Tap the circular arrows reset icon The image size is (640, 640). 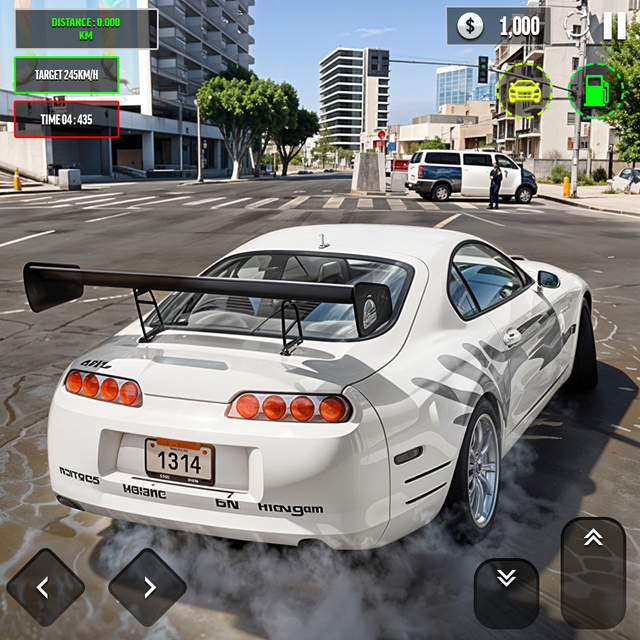point(576,24)
